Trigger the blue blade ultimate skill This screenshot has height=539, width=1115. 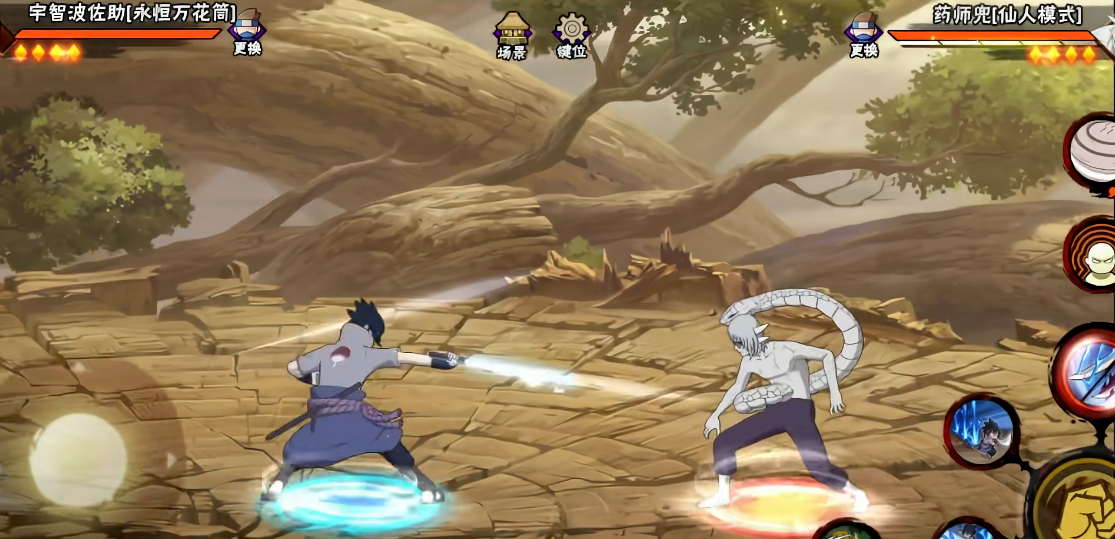tap(1088, 371)
